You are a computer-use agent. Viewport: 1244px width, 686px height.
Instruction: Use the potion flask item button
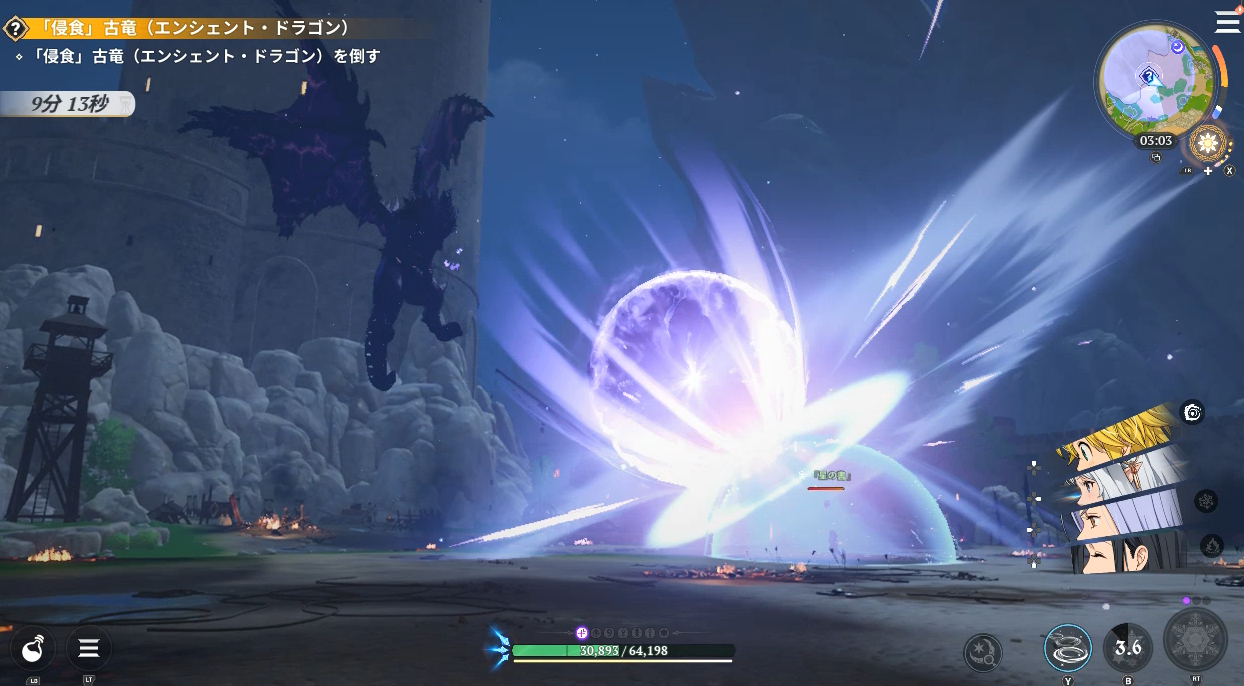tap(33, 650)
